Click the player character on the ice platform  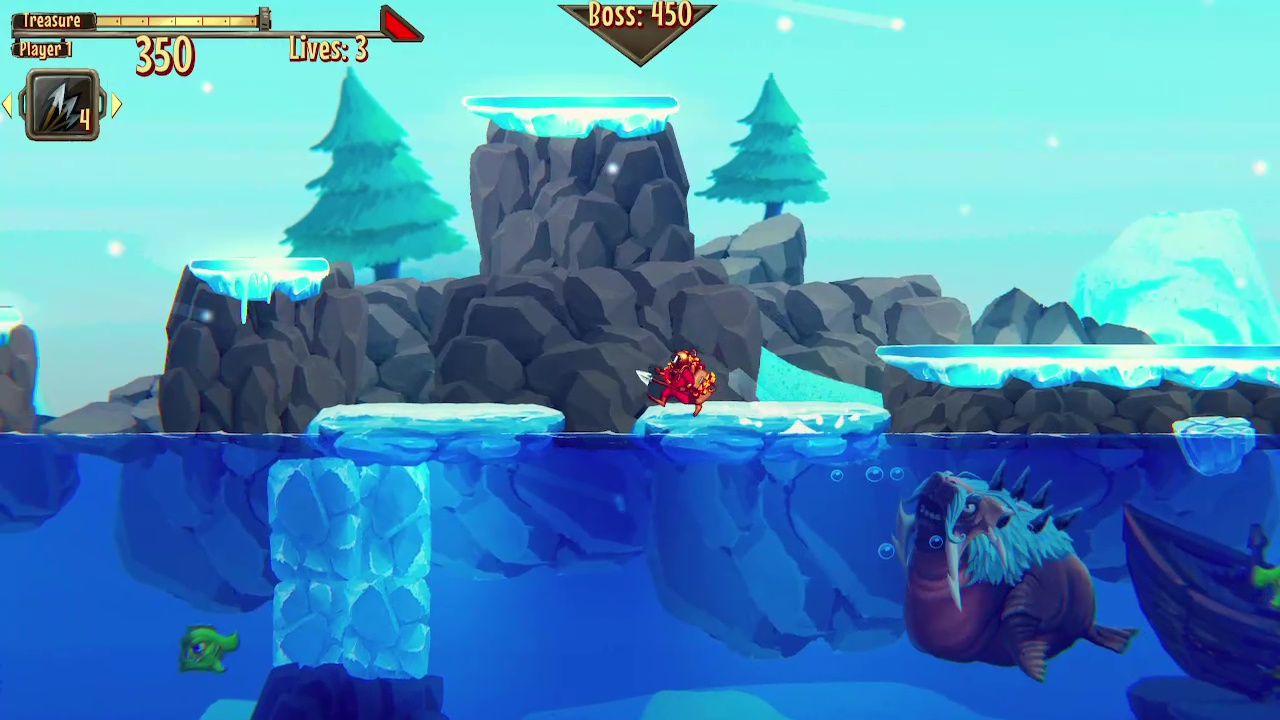(x=683, y=380)
